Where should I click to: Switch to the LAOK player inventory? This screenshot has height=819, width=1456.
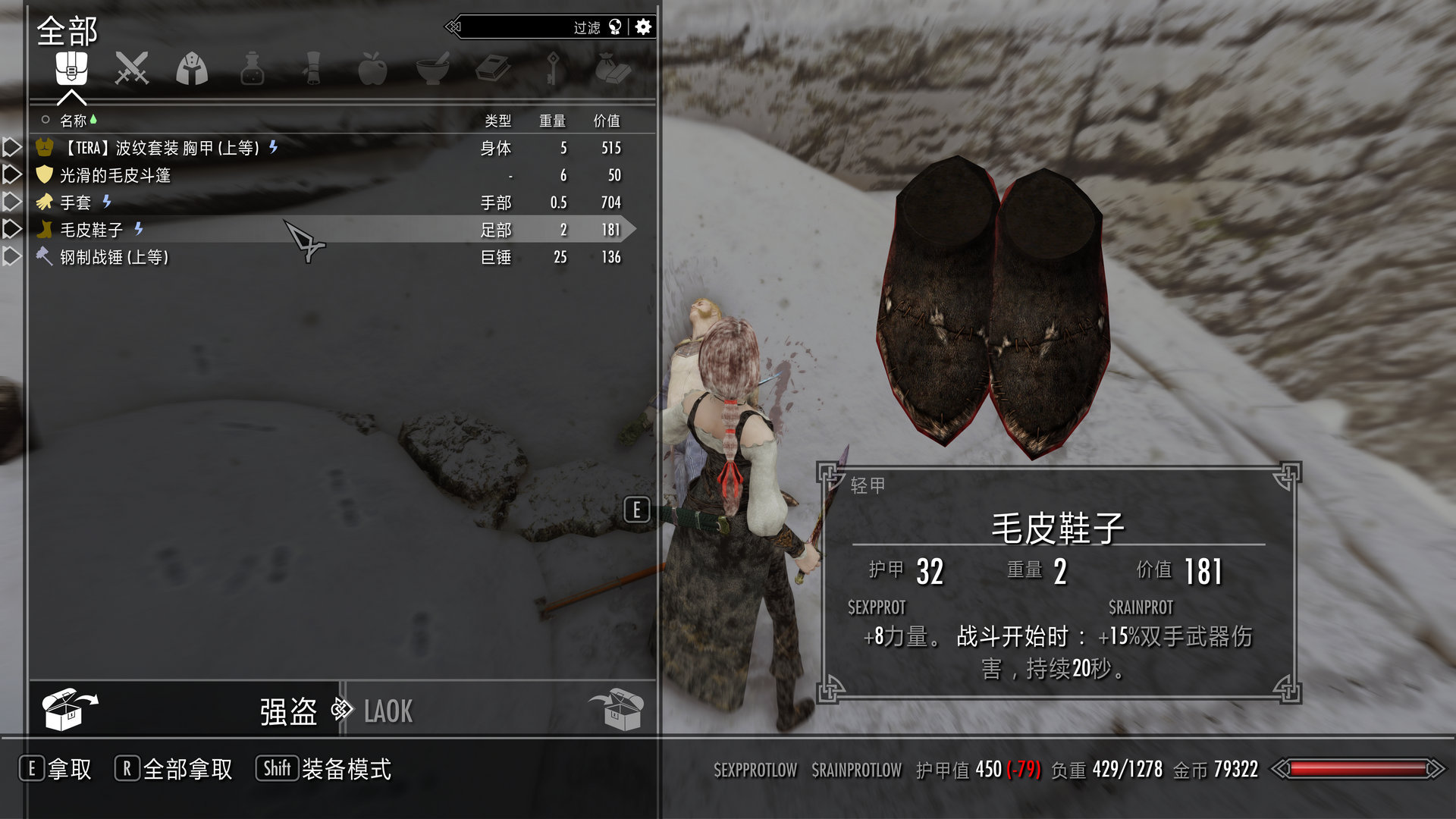(x=388, y=711)
